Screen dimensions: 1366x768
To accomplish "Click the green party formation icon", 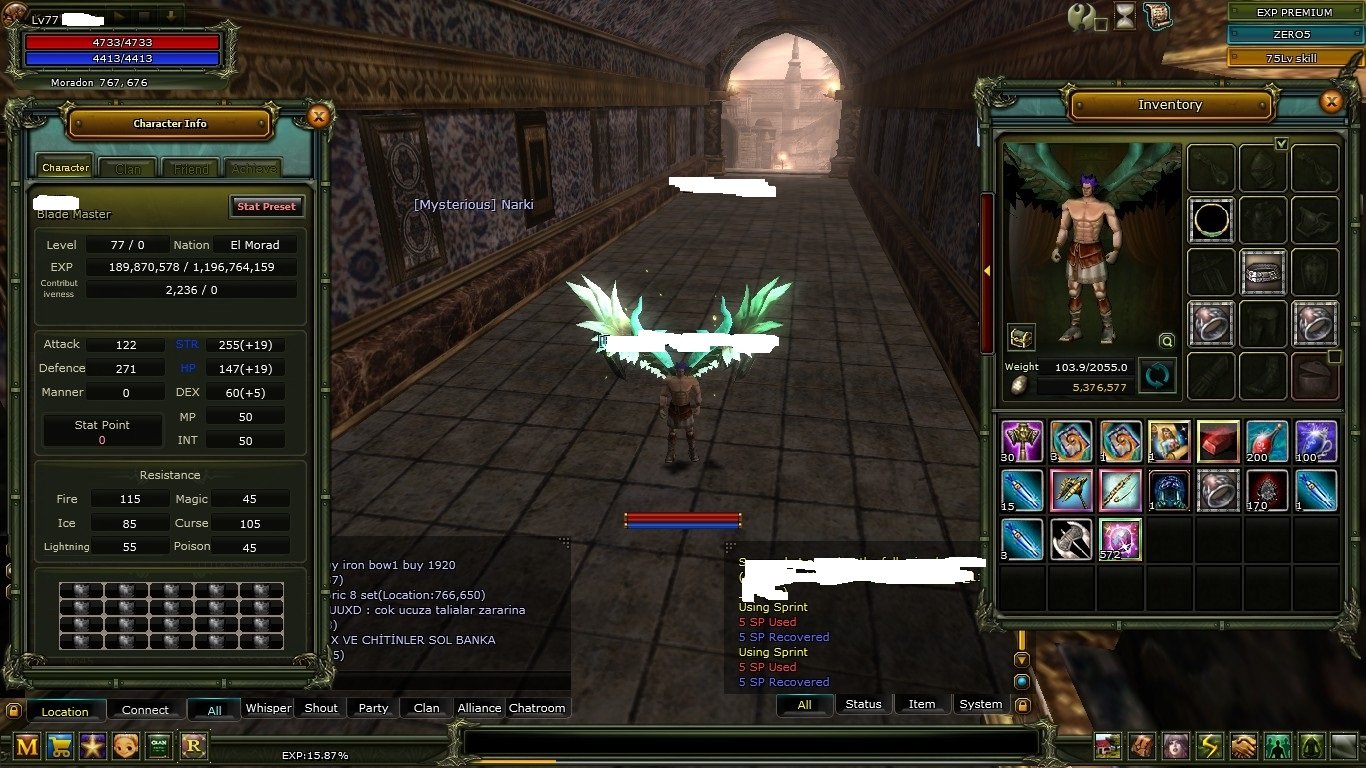I will point(1276,746).
